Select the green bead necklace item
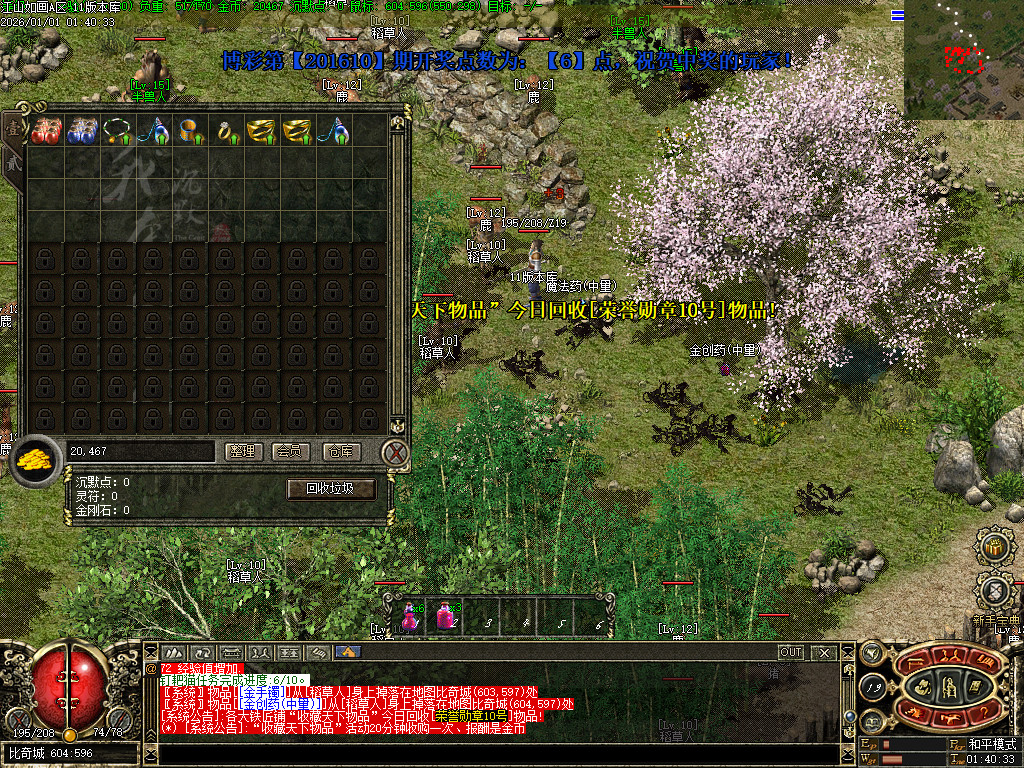 pos(116,131)
